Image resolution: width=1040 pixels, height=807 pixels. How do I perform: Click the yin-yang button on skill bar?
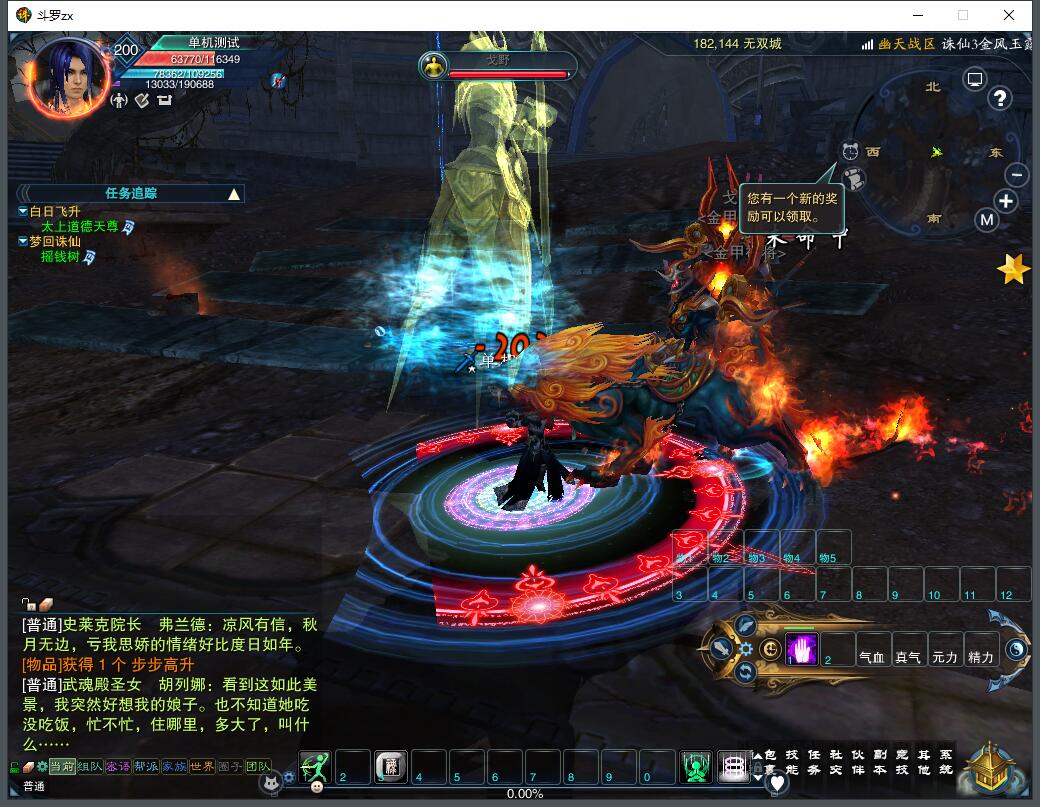click(1016, 649)
